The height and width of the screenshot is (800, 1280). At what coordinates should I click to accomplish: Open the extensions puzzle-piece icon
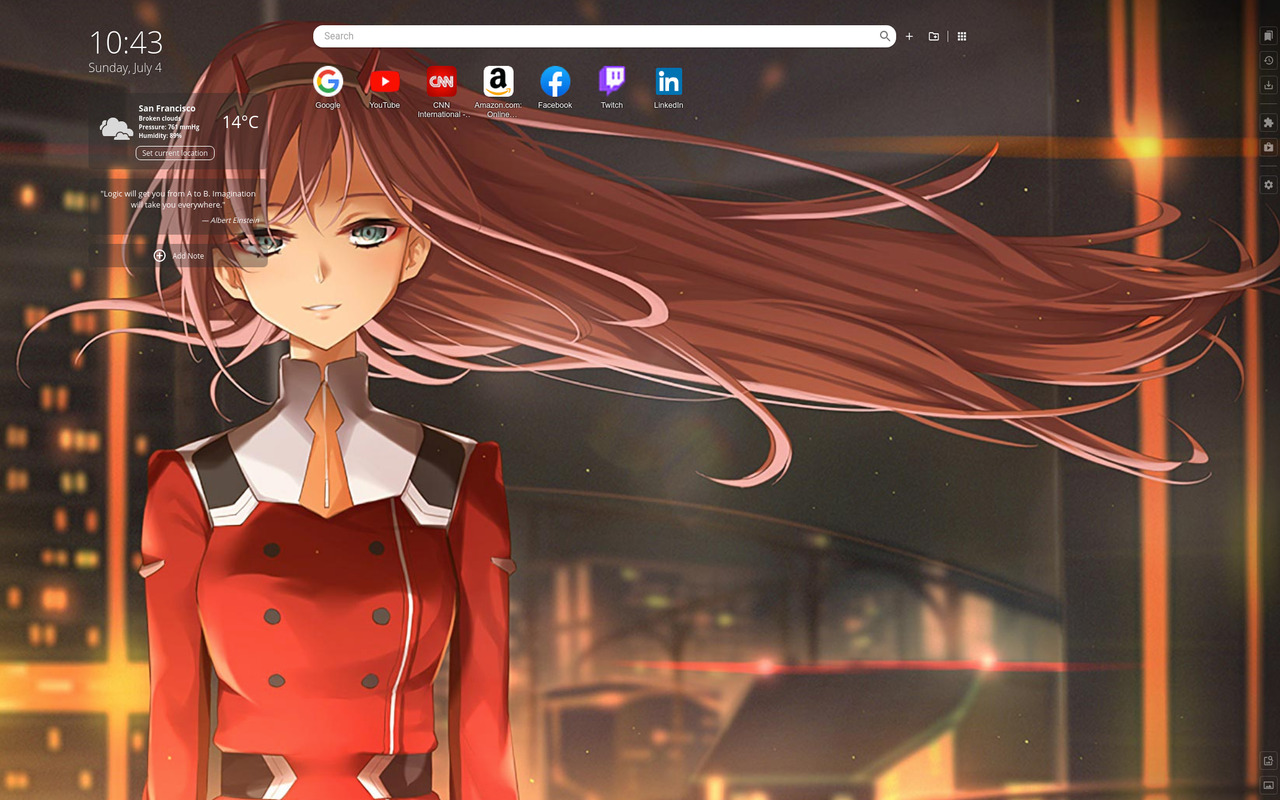[x=1268, y=122]
